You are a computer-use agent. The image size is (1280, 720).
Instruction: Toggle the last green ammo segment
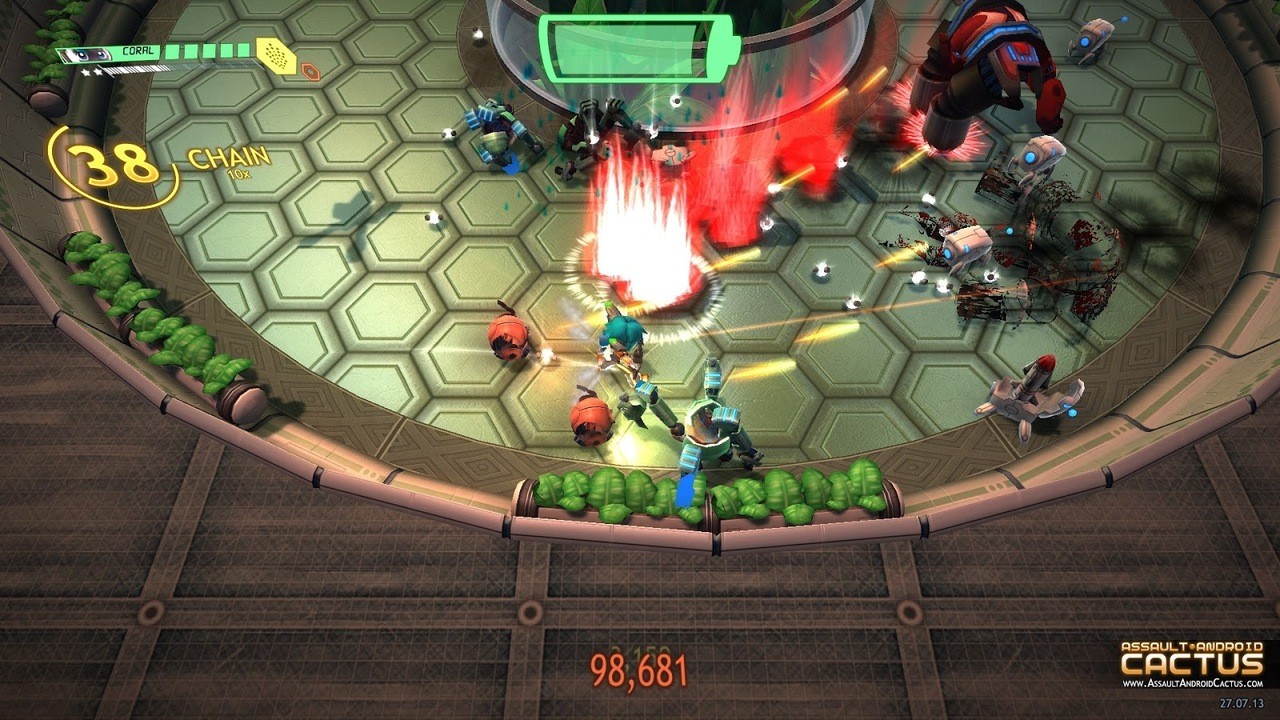point(243,49)
